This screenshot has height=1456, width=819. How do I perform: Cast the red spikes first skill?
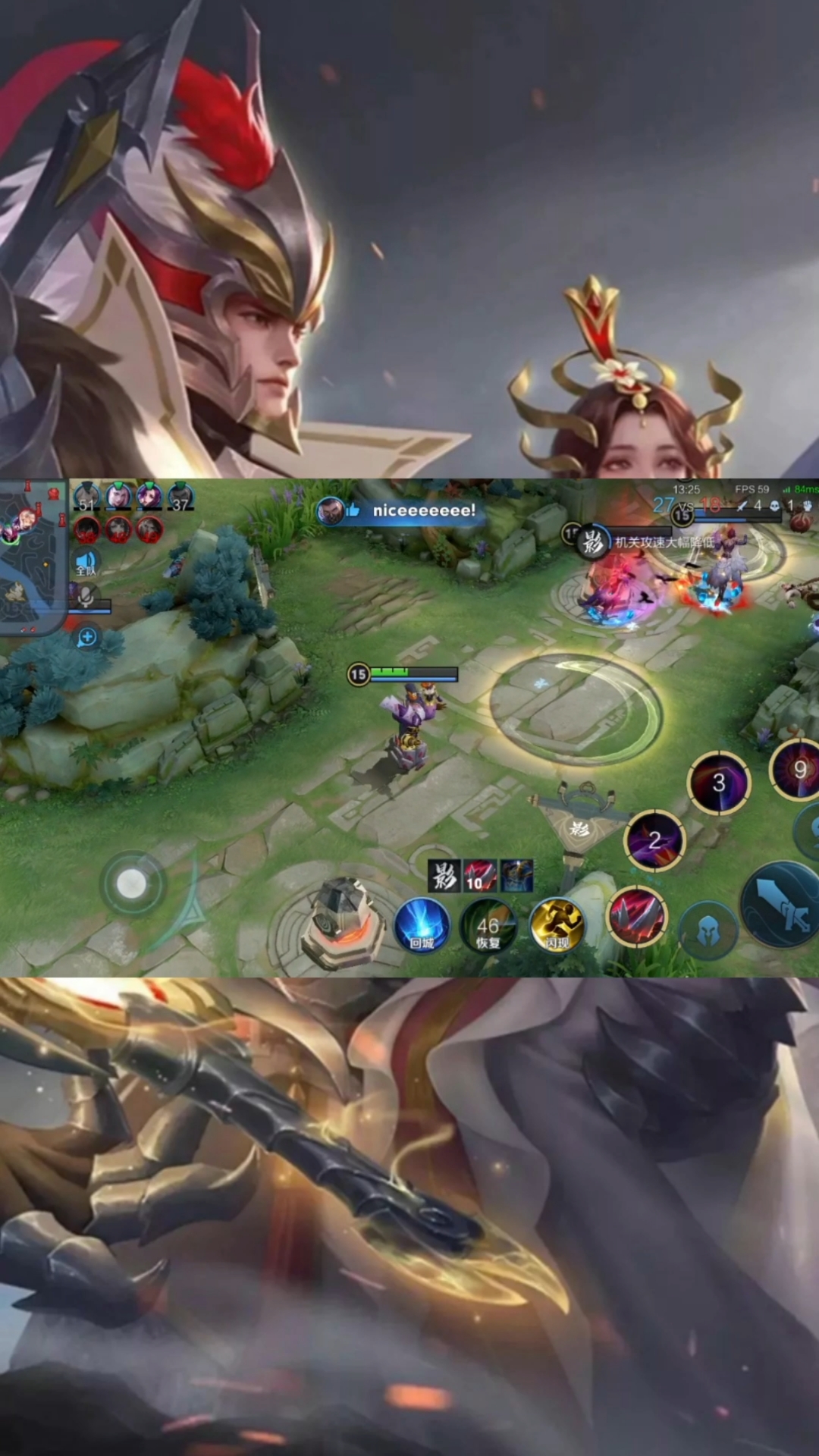(x=637, y=915)
